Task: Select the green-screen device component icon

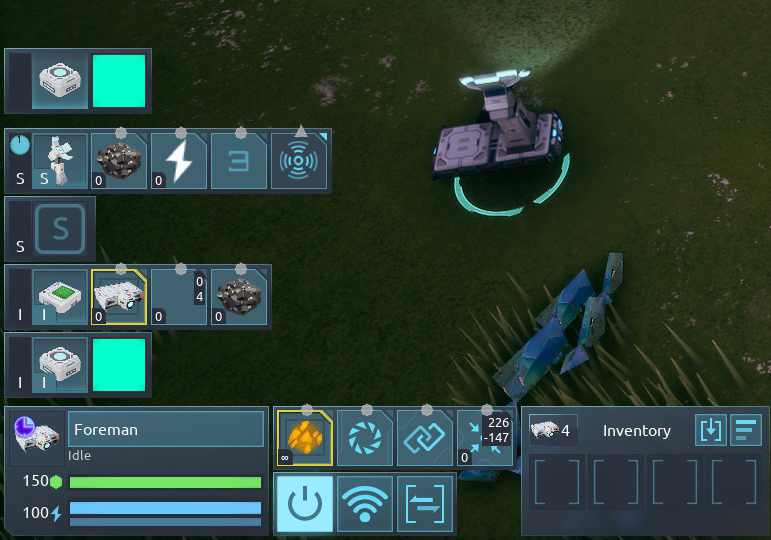Action: [x=59, y=296]
